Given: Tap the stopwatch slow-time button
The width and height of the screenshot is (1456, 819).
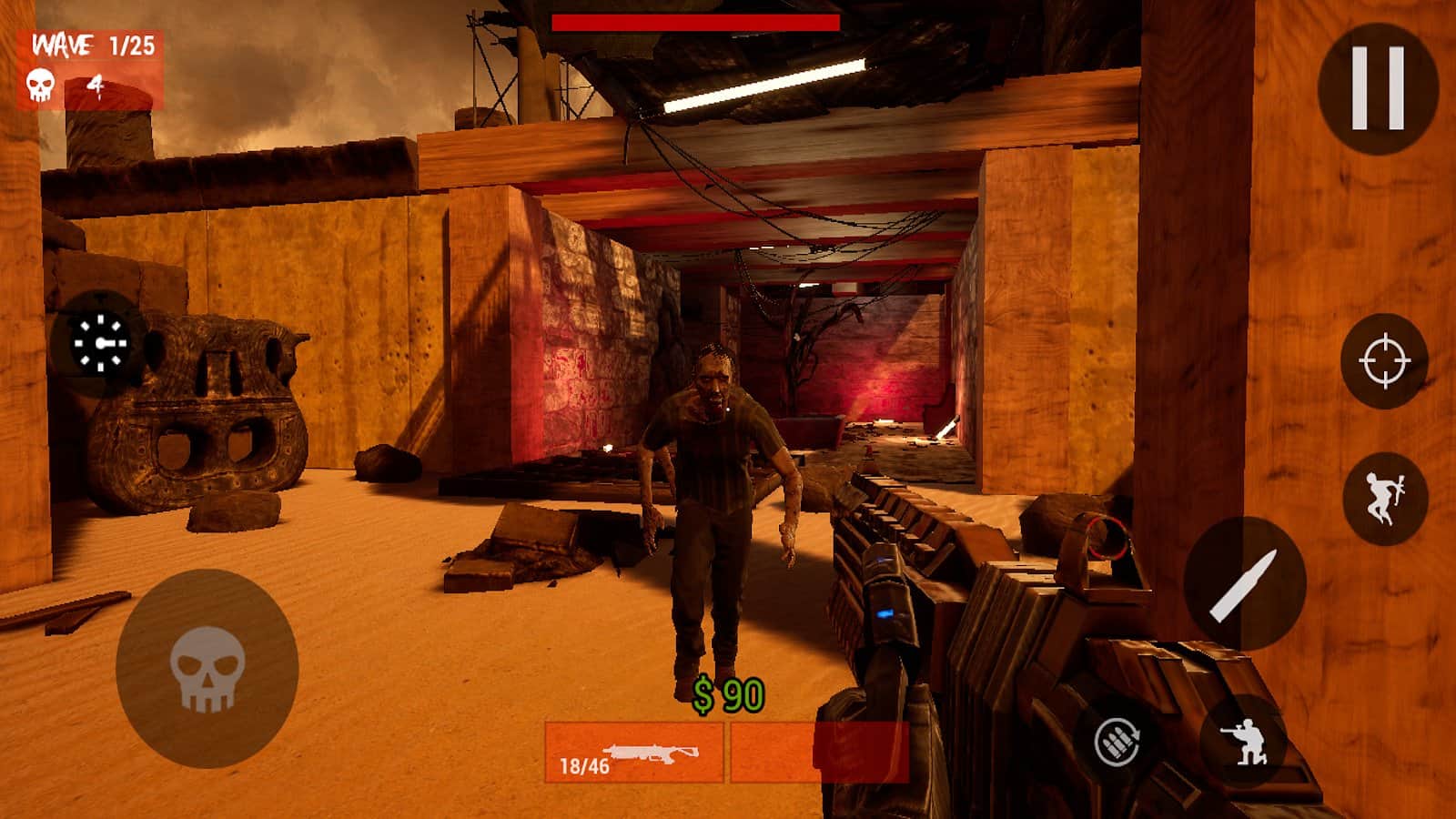Looking at the screenshot, I should pos(100,344).
